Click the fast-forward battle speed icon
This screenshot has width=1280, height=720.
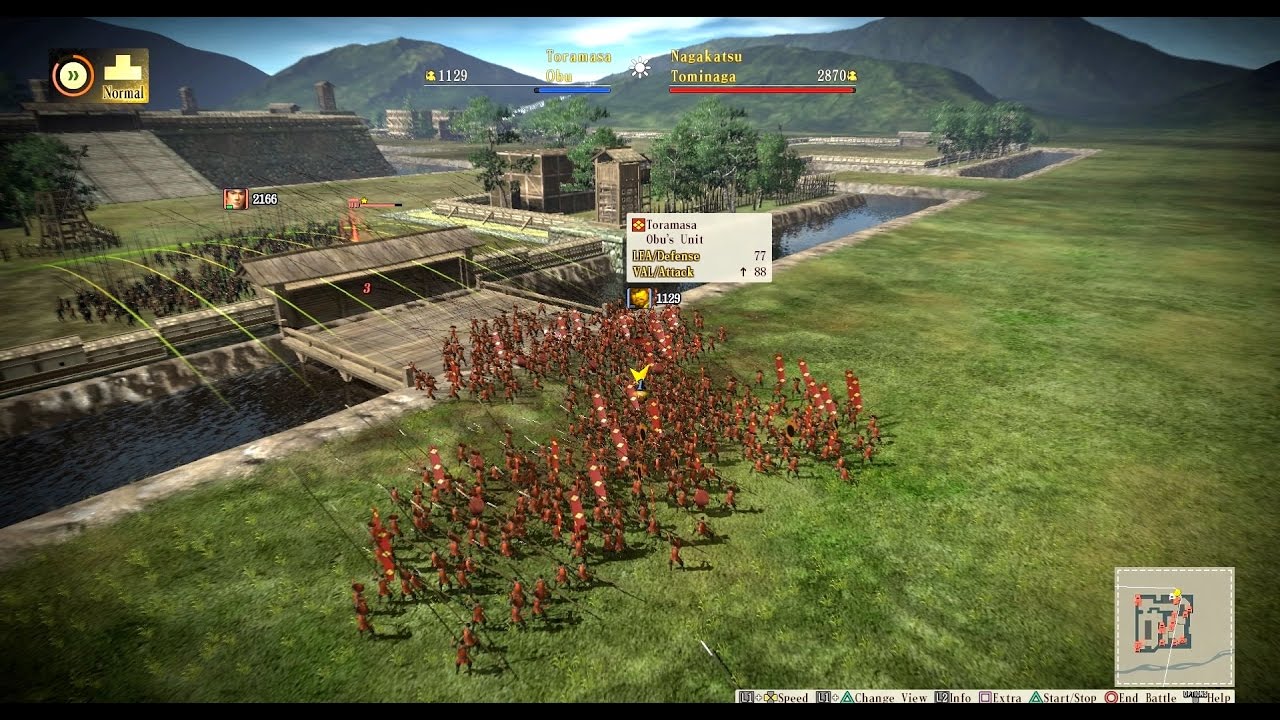(72, 75)
